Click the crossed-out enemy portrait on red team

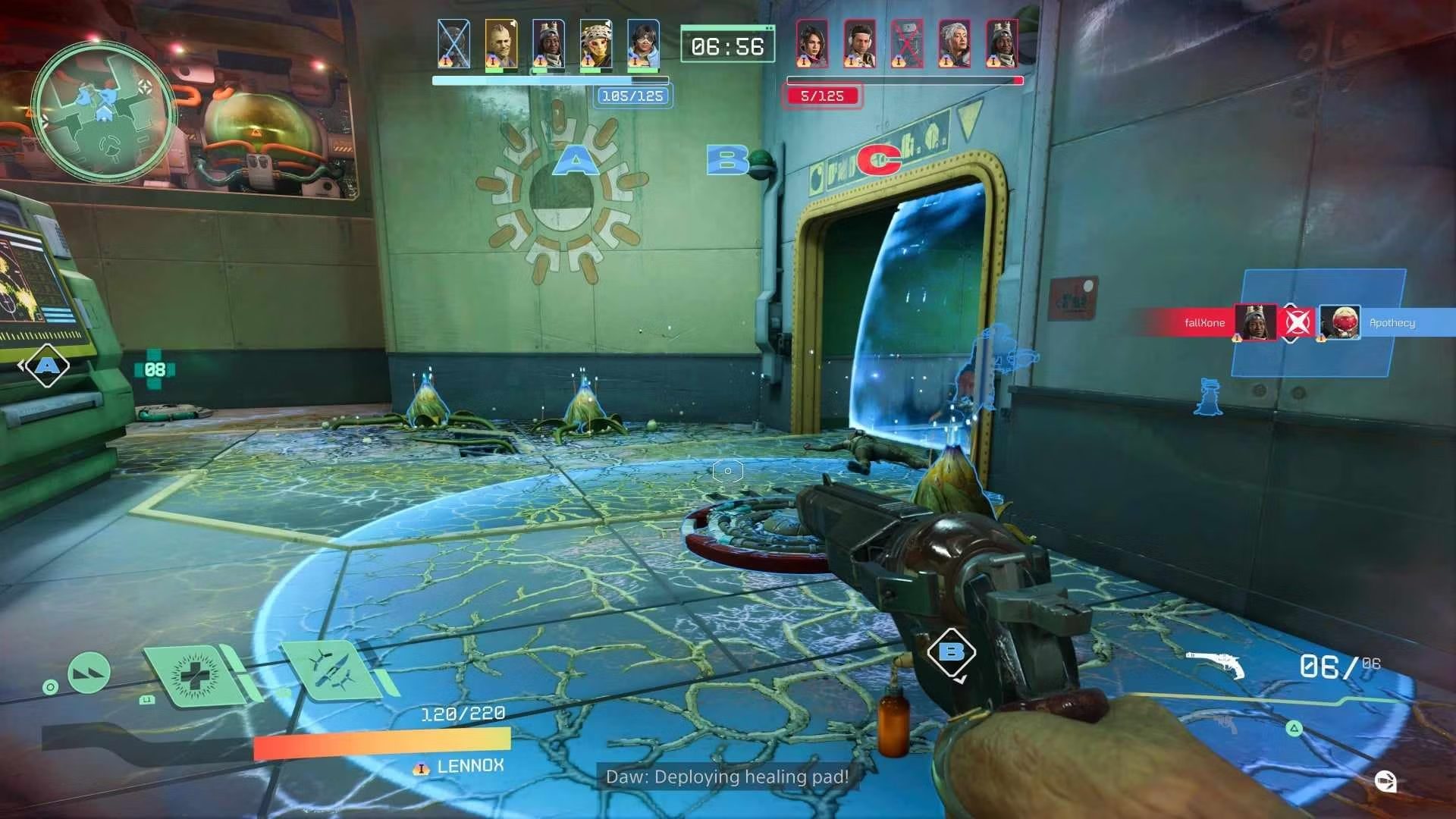tap(906, 44)
